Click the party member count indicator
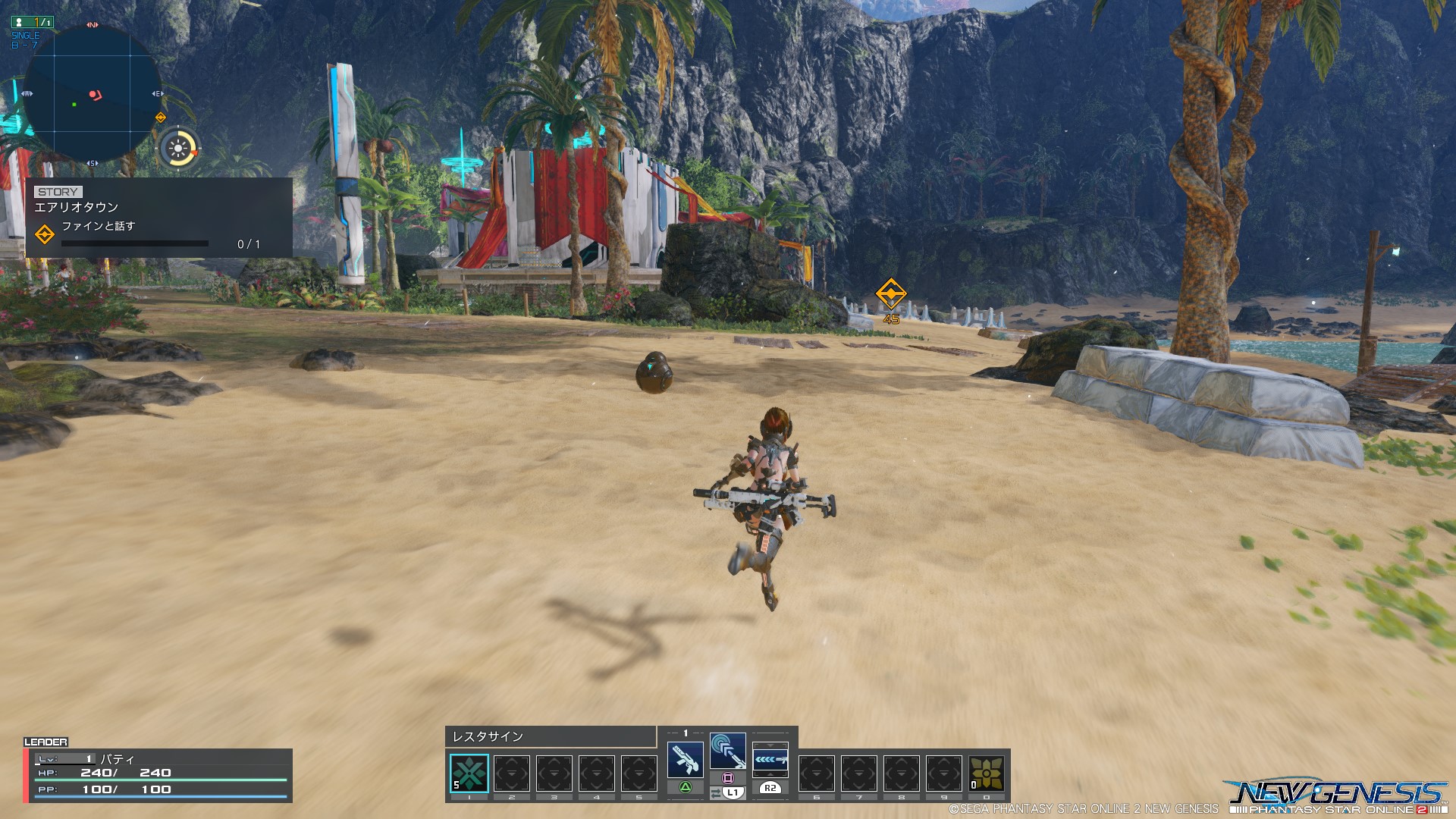This screenshot has height=819, width=1456. click(33, 22)
